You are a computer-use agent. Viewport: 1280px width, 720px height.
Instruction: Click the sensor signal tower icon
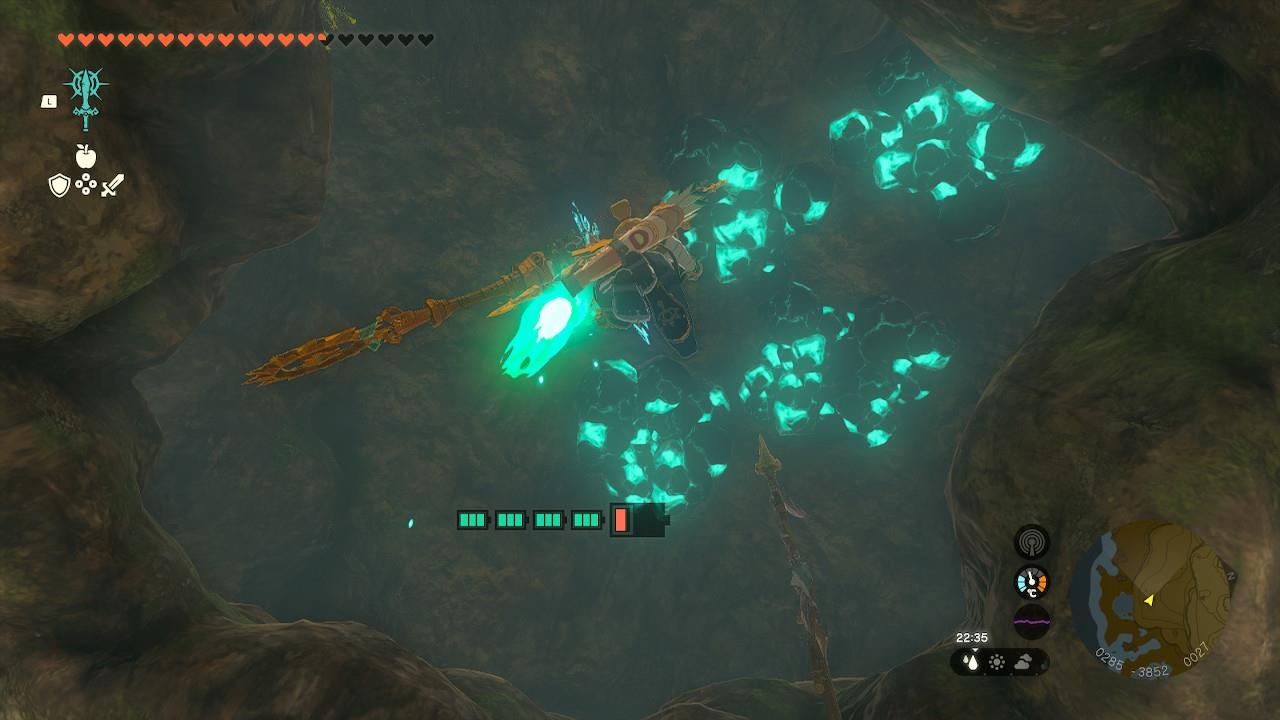click(1032, 542)
